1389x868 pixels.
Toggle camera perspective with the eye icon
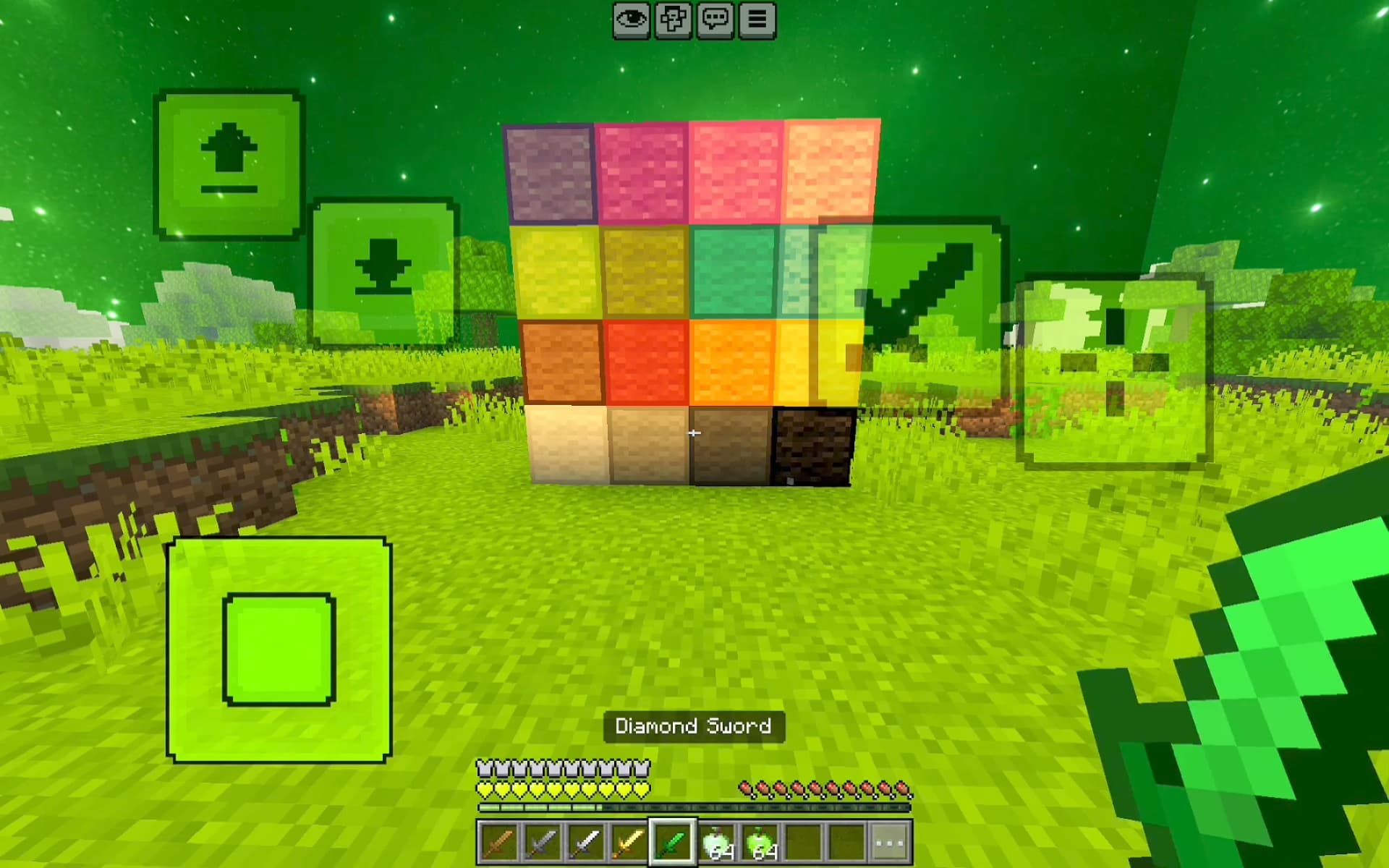point(633,20)
